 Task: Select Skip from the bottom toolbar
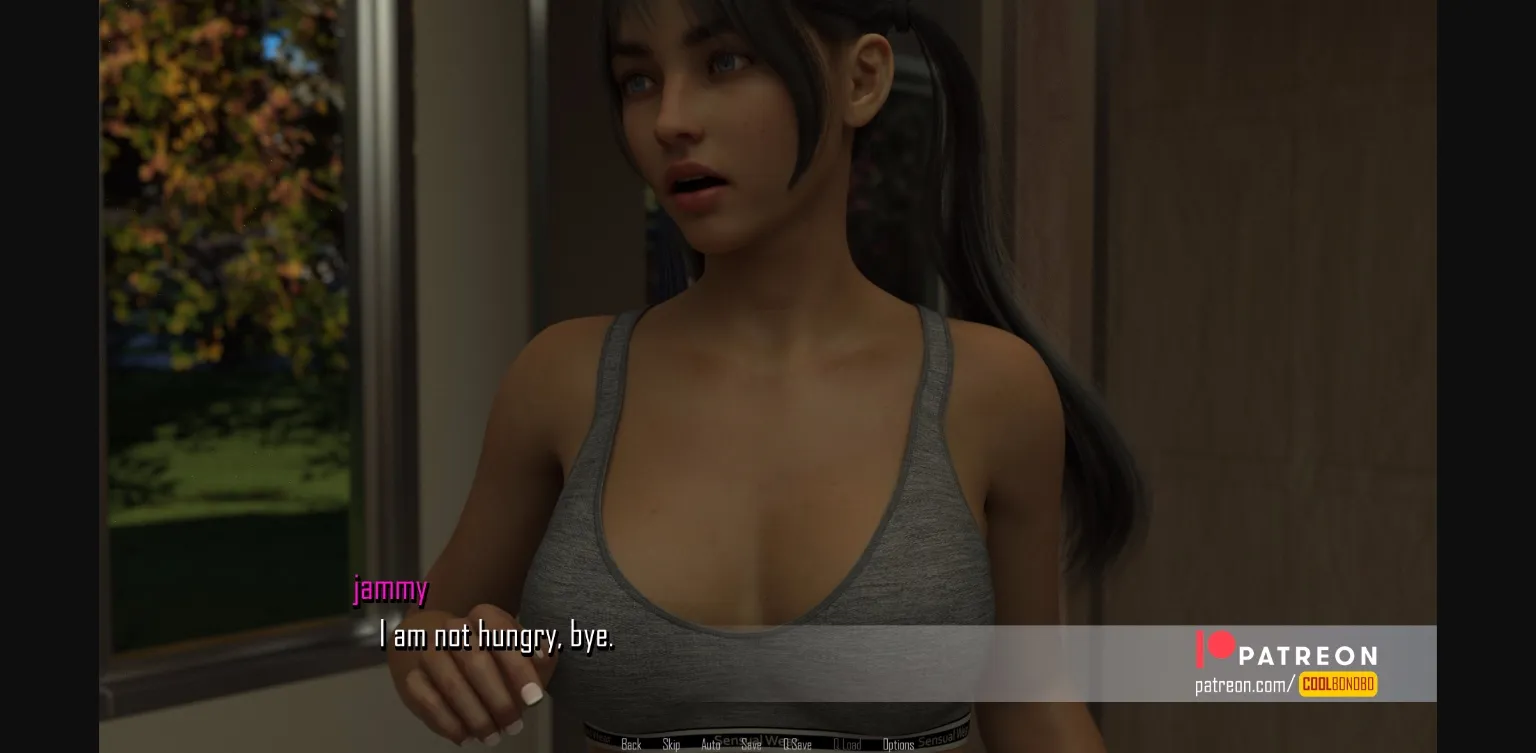tap(671, 745)
